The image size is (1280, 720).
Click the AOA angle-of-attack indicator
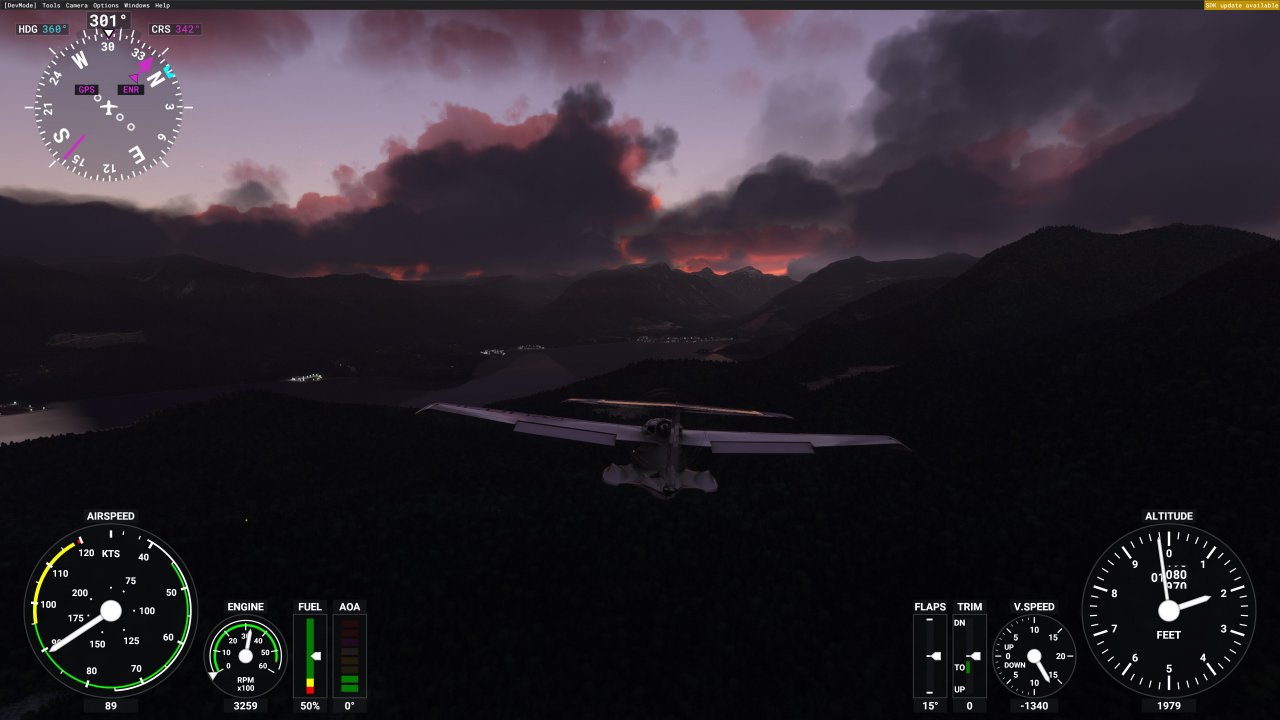tap(350, 655)
